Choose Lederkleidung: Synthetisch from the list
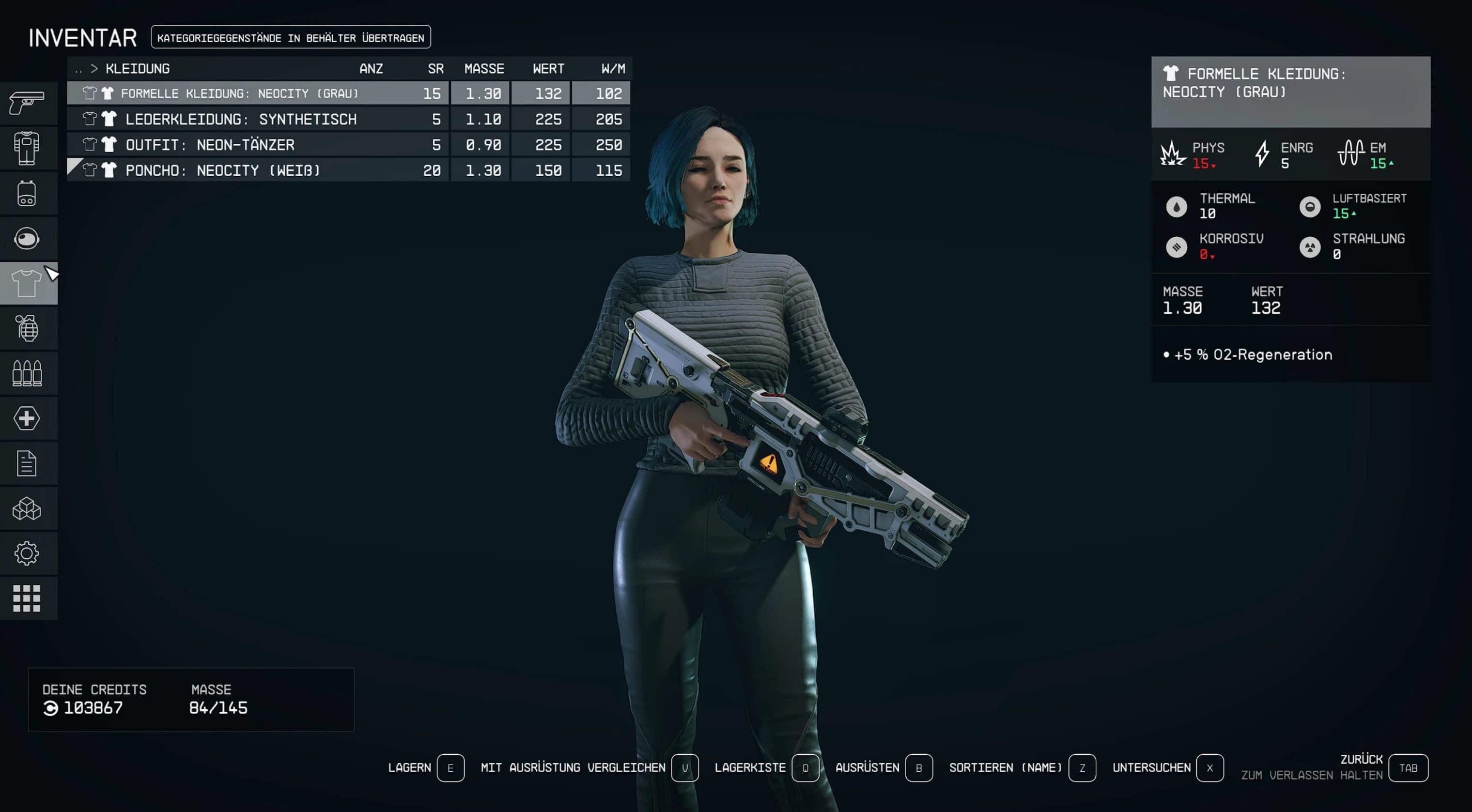This screenshot has height=812, width=1472. tap(241, 119)
